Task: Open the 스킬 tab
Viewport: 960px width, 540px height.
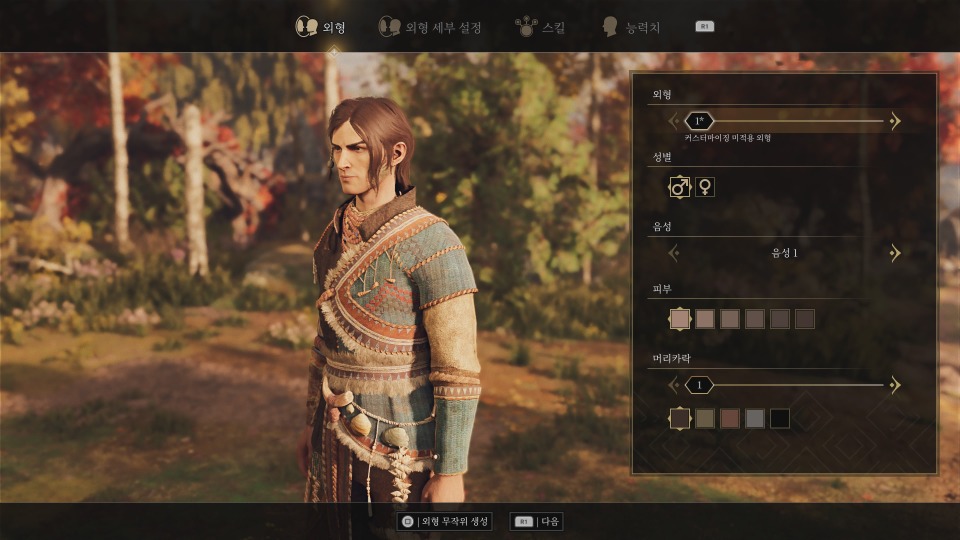Action: point(540,27)
